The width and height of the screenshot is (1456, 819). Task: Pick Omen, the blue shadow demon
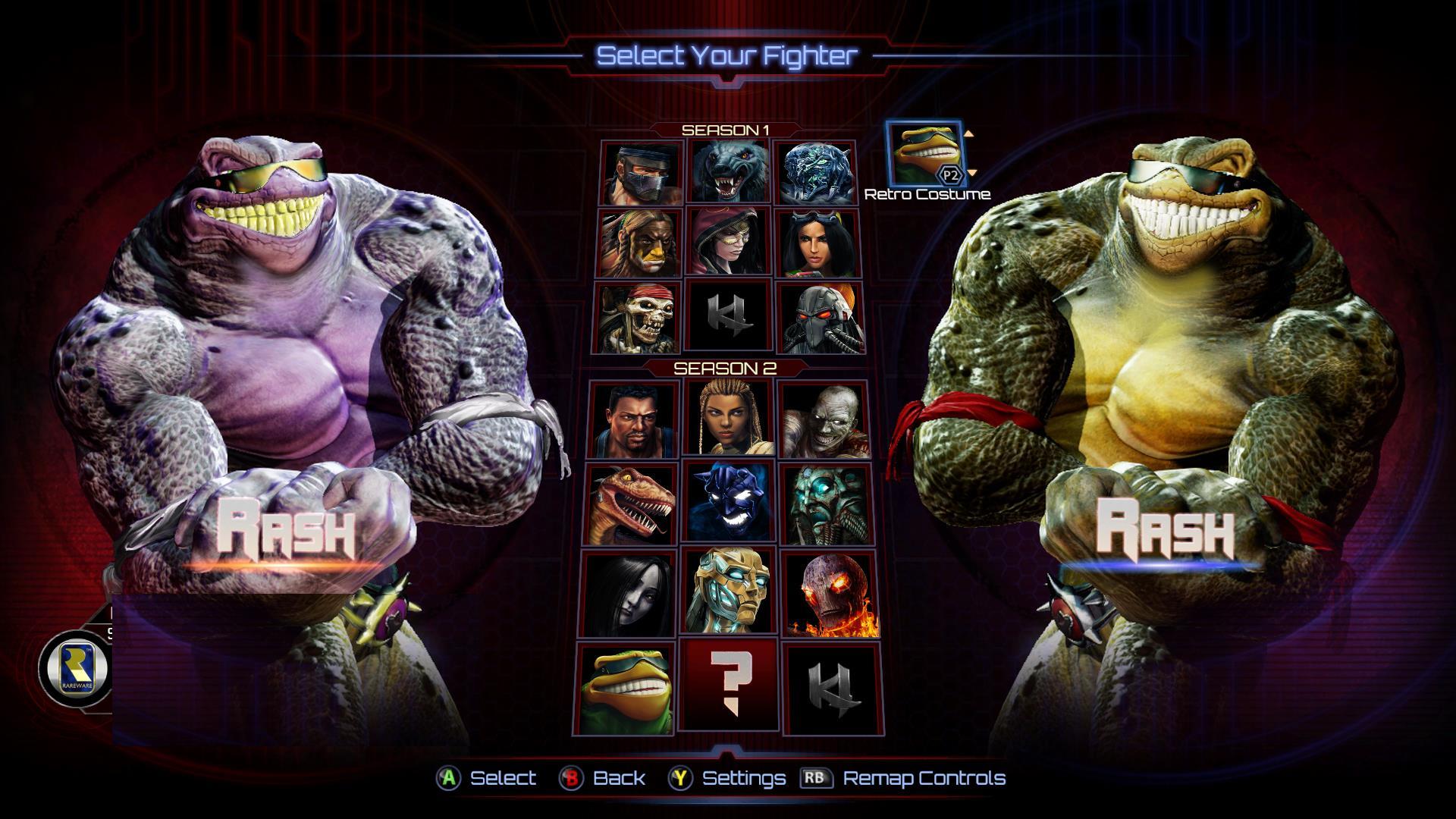point(729,504)
